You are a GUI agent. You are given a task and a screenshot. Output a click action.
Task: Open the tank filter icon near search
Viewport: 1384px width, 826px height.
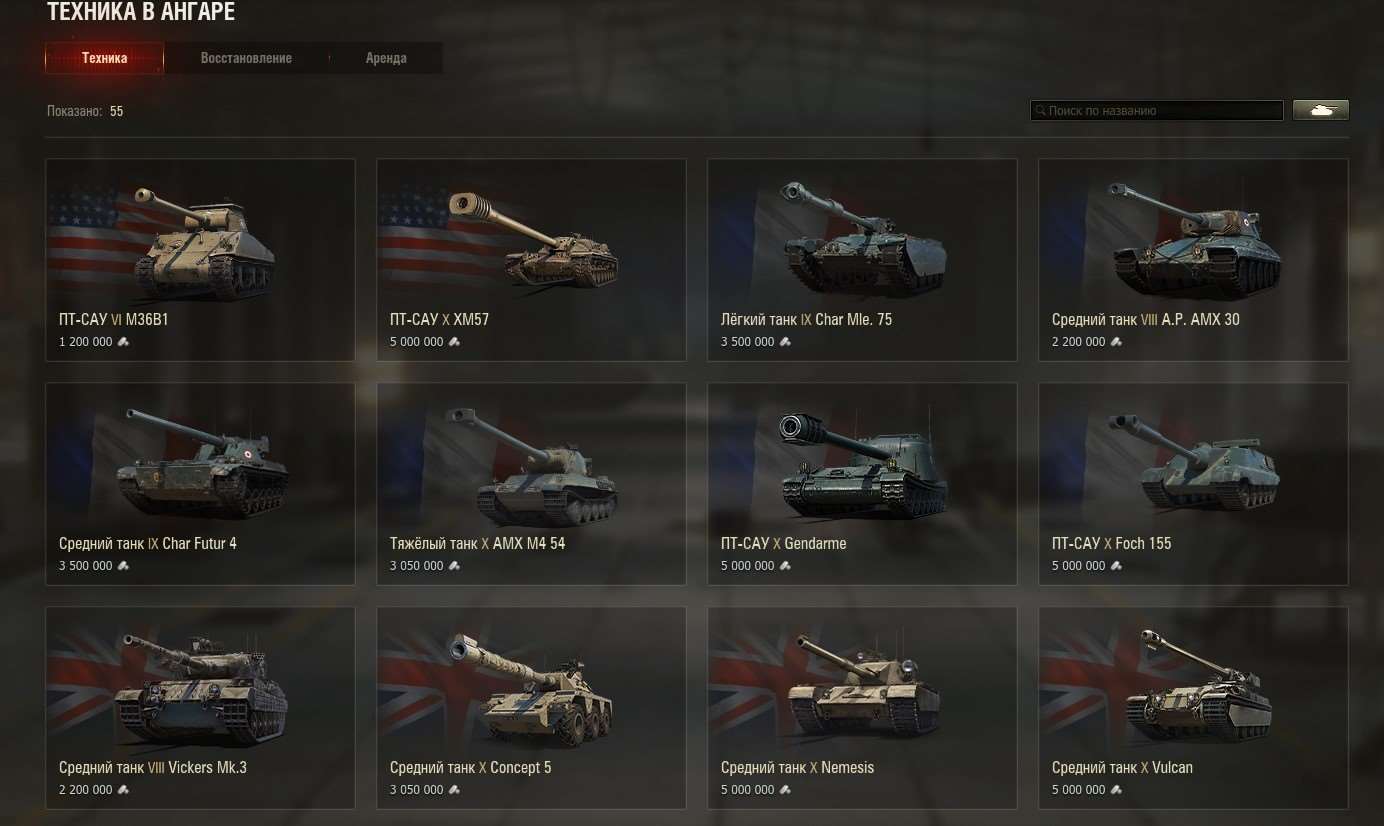[x=1320, y=110]
